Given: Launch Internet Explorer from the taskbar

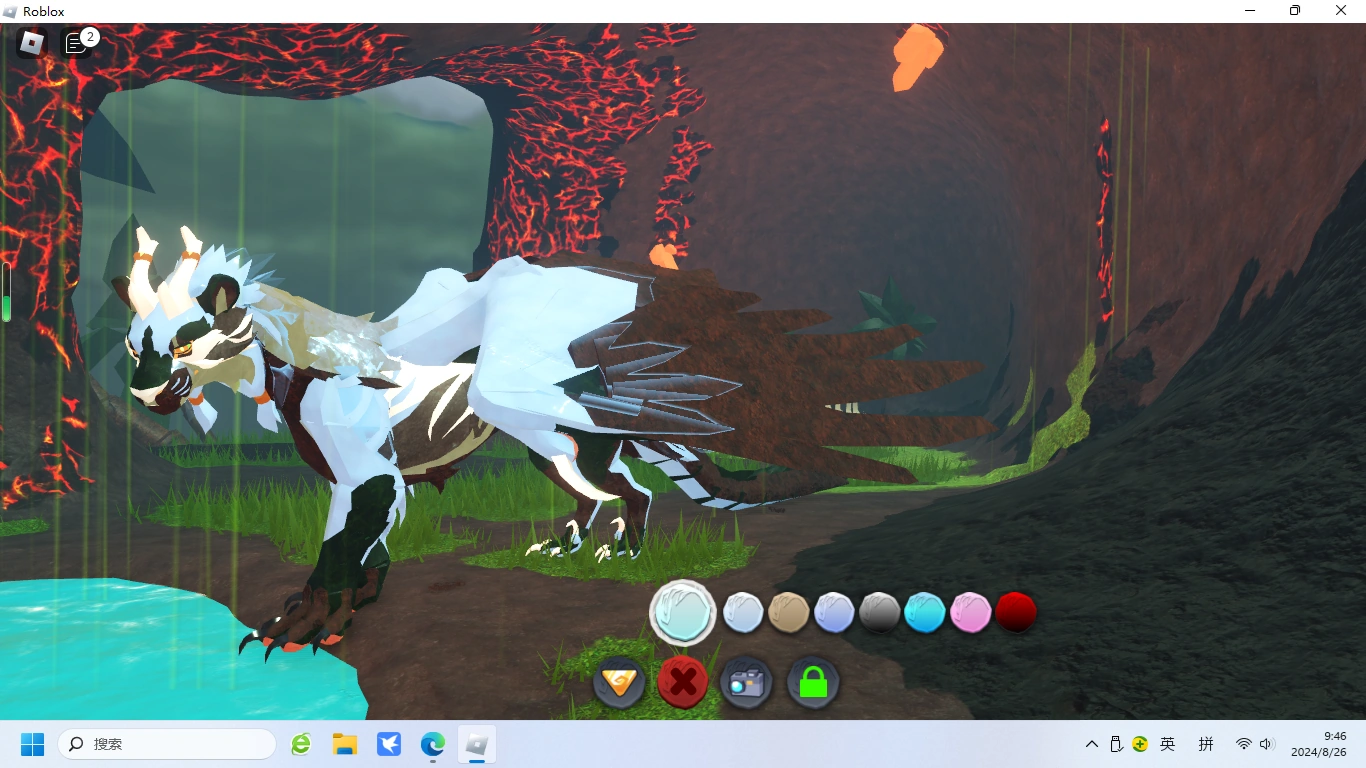Looking at the screenshot, I should click(300, 744).
